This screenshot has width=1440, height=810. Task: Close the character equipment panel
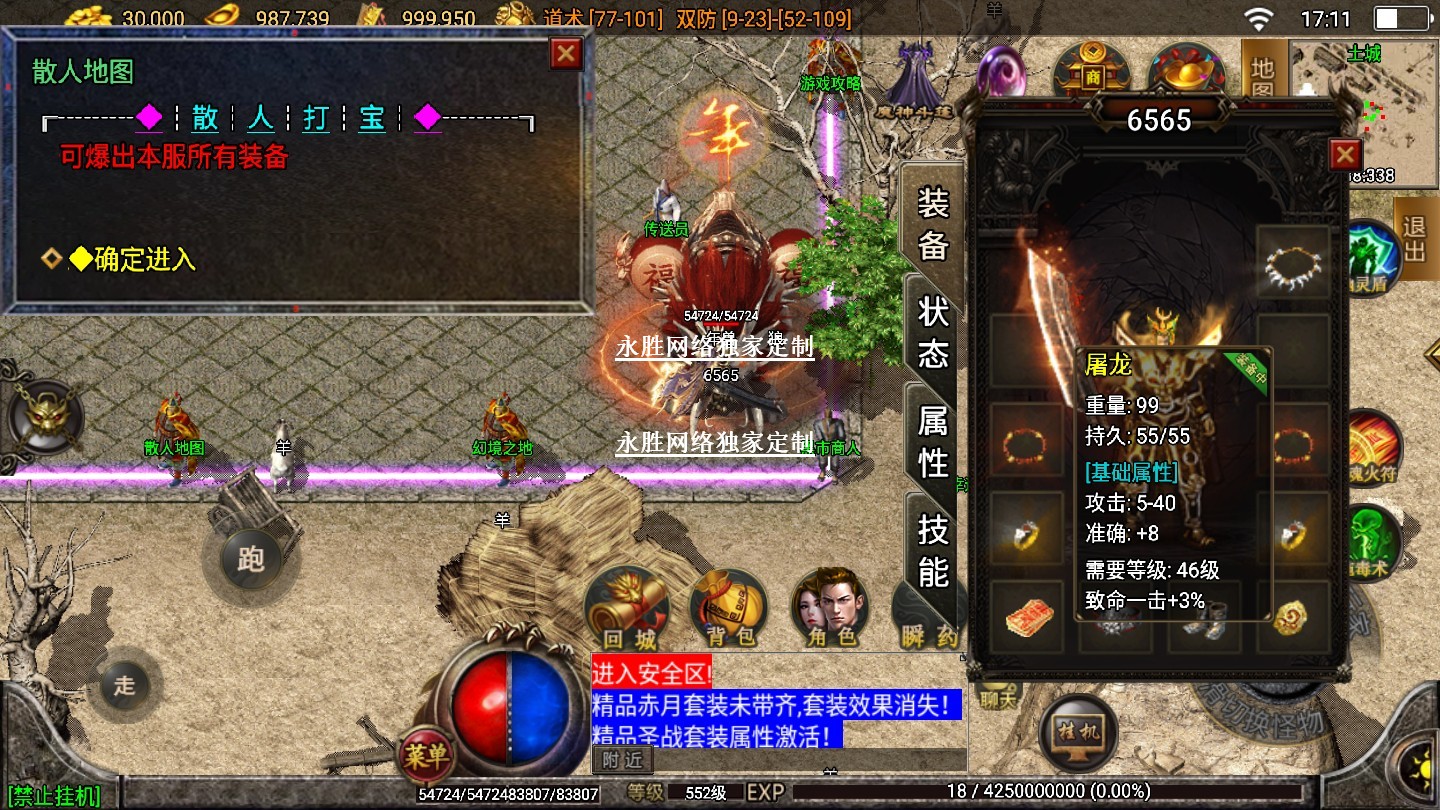(x=1345, y=155)
